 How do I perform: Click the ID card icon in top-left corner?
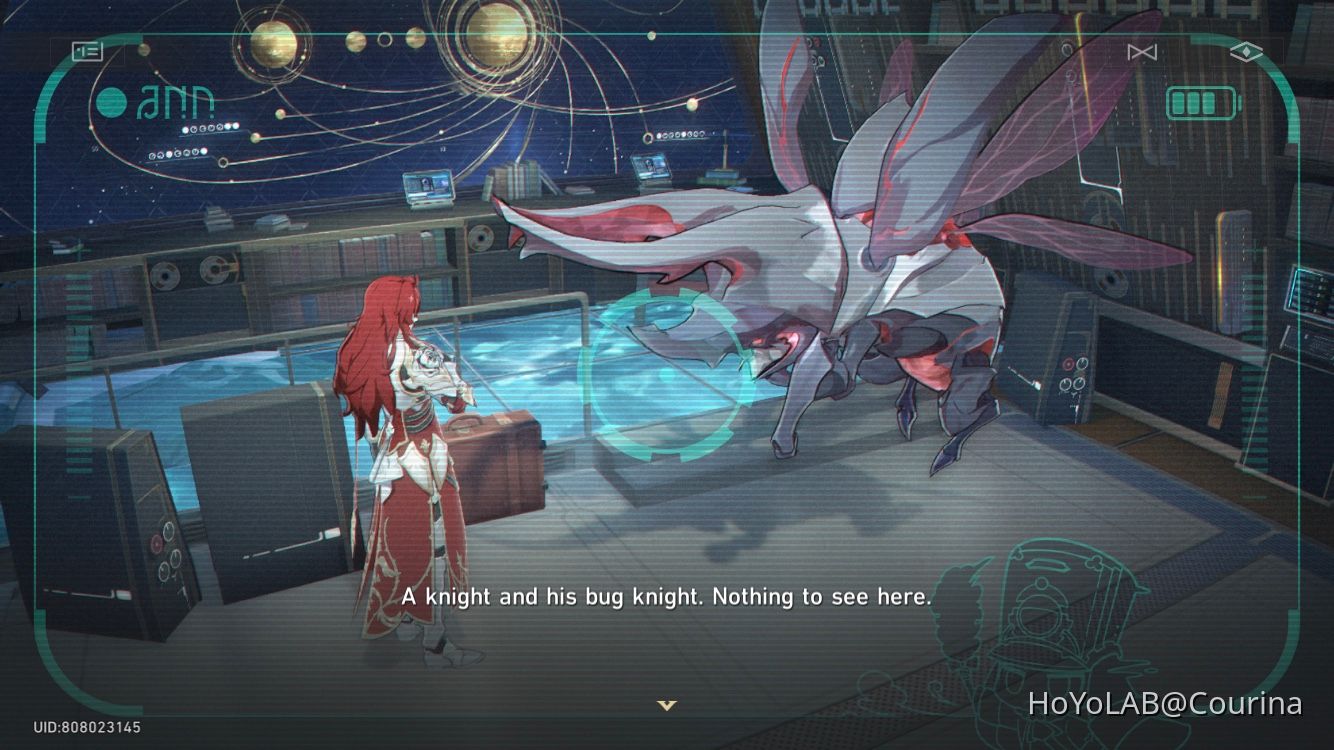click(88, 50)
